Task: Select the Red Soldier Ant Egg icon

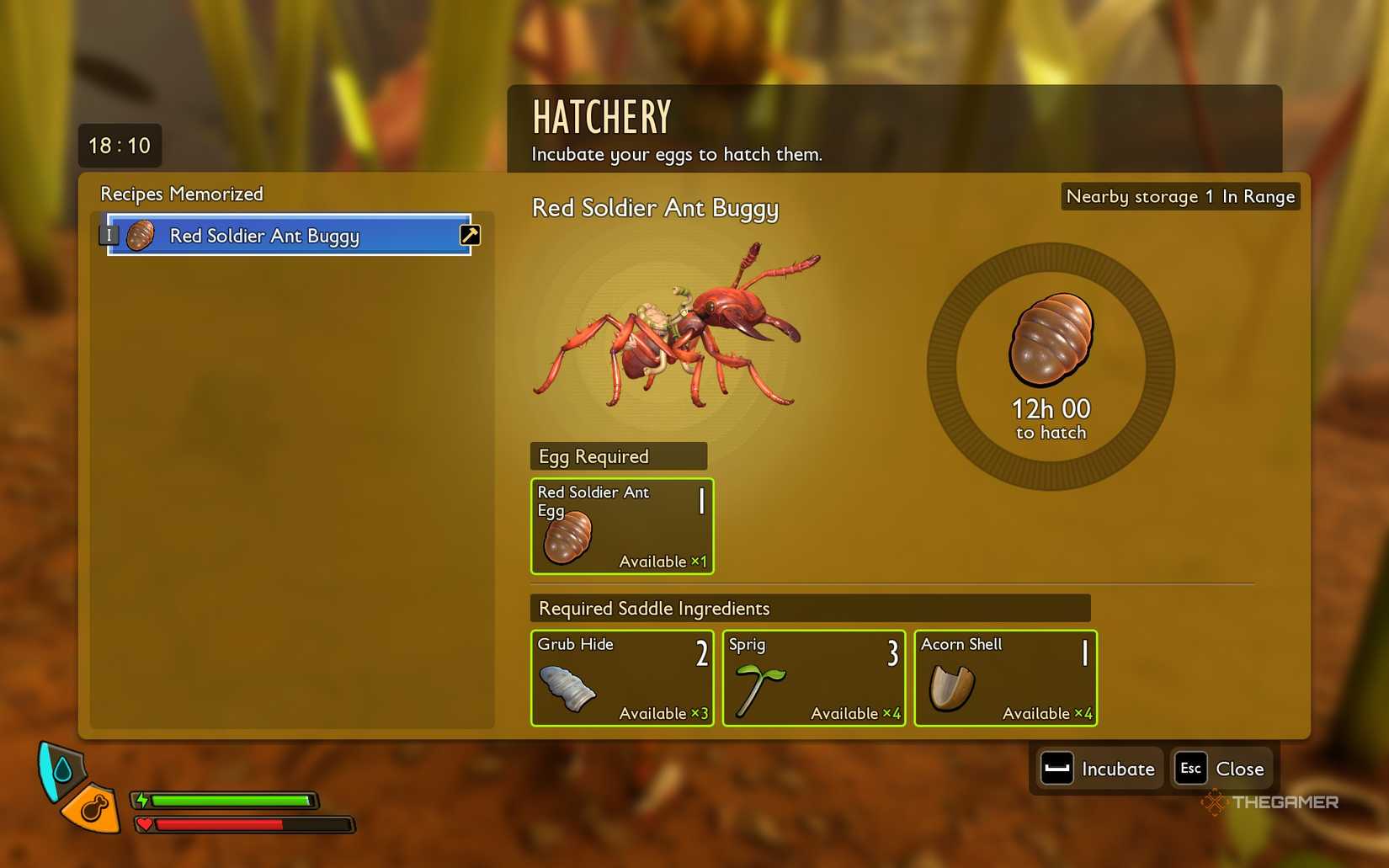Action: click(x=569, y=536)
